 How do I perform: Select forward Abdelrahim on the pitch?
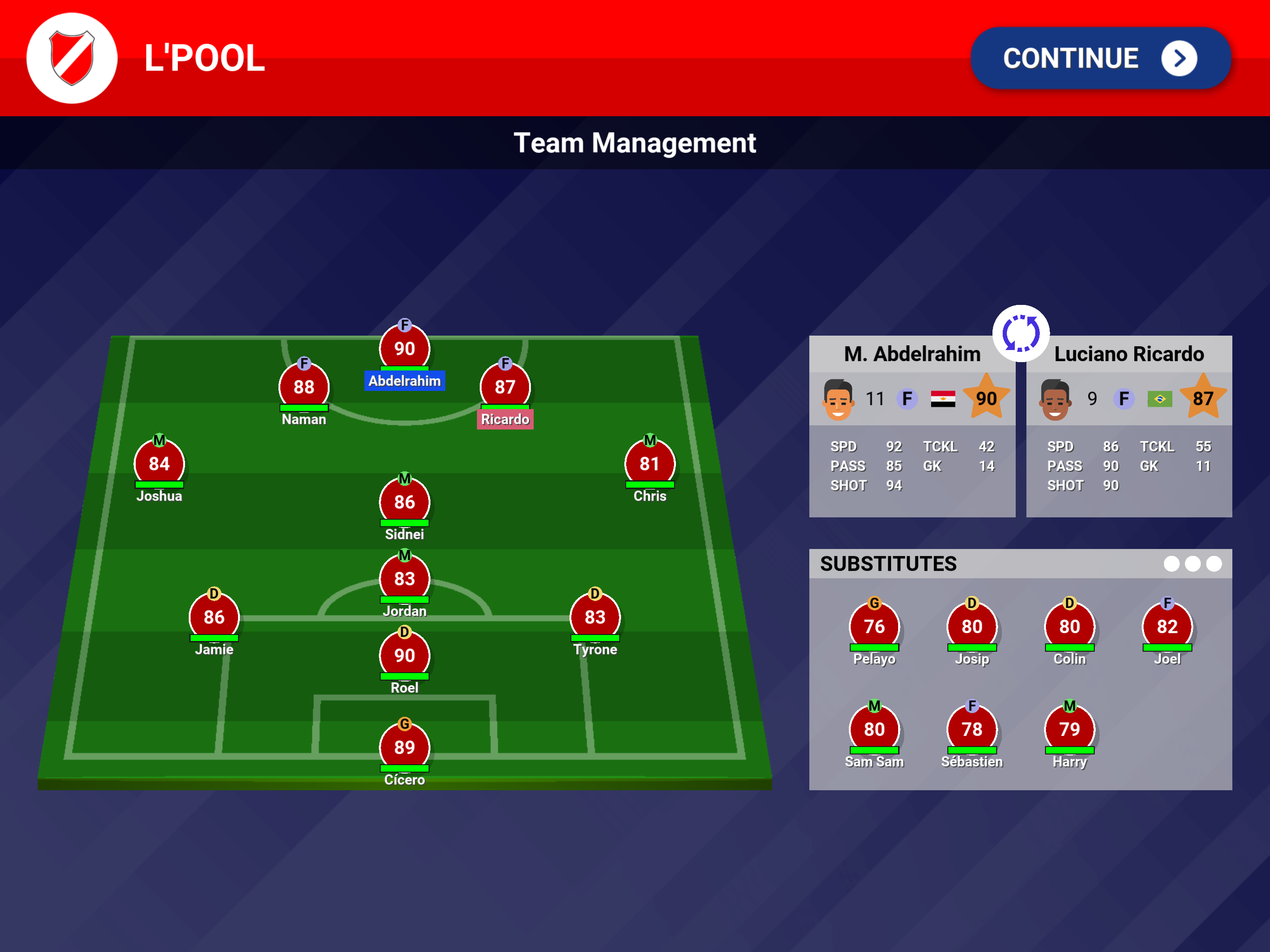(404, 349)
